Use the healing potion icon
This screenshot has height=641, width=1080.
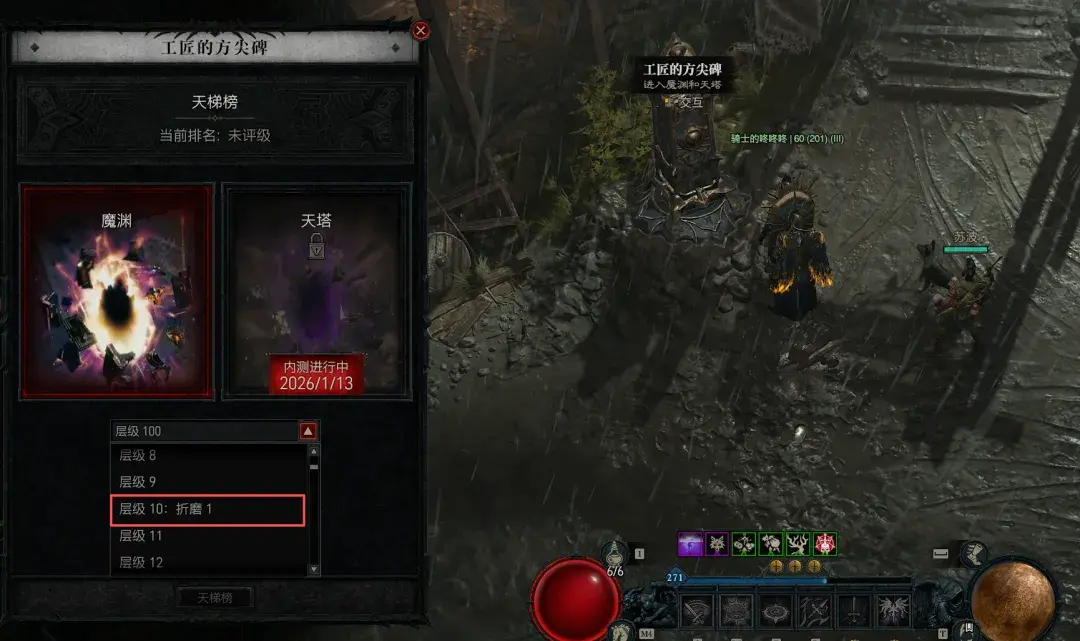pos(617,552)
